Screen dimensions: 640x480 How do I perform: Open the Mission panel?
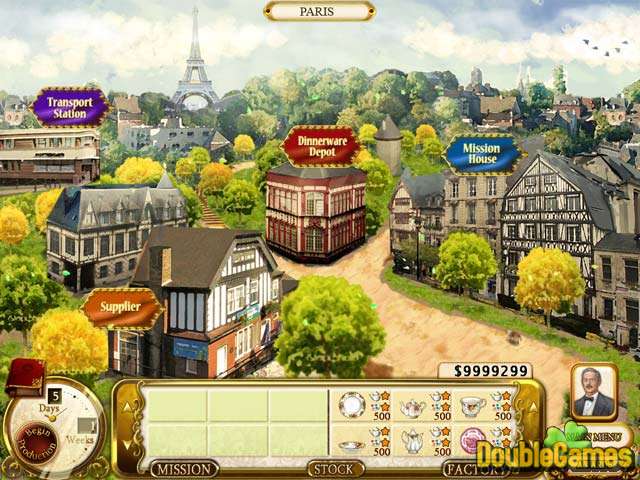[x=184, y=468]
